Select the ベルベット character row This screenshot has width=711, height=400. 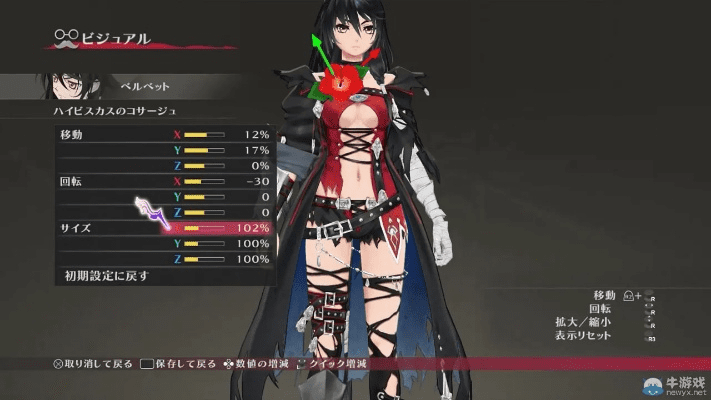coord(140,87)
